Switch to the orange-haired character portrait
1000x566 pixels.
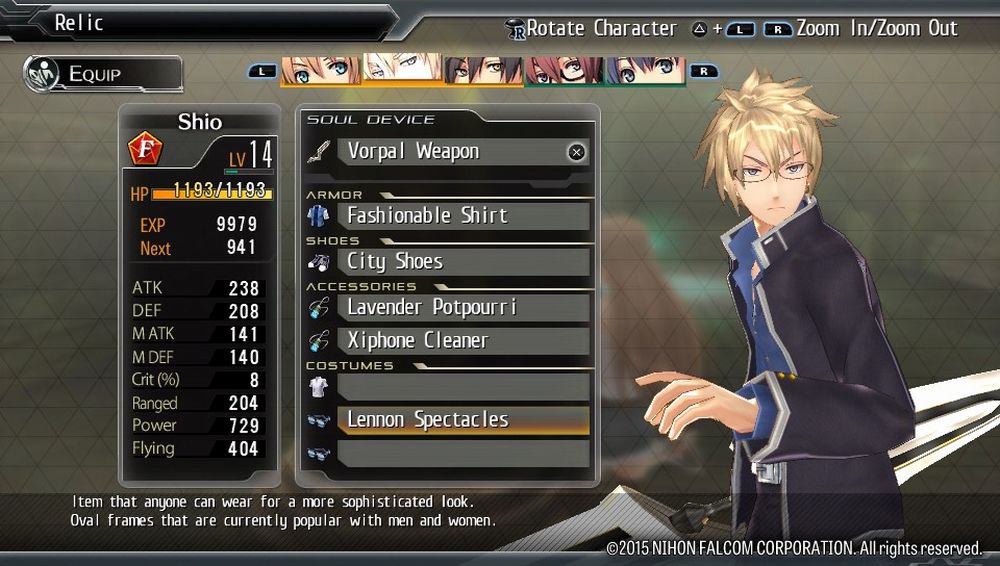pos(321,70)
